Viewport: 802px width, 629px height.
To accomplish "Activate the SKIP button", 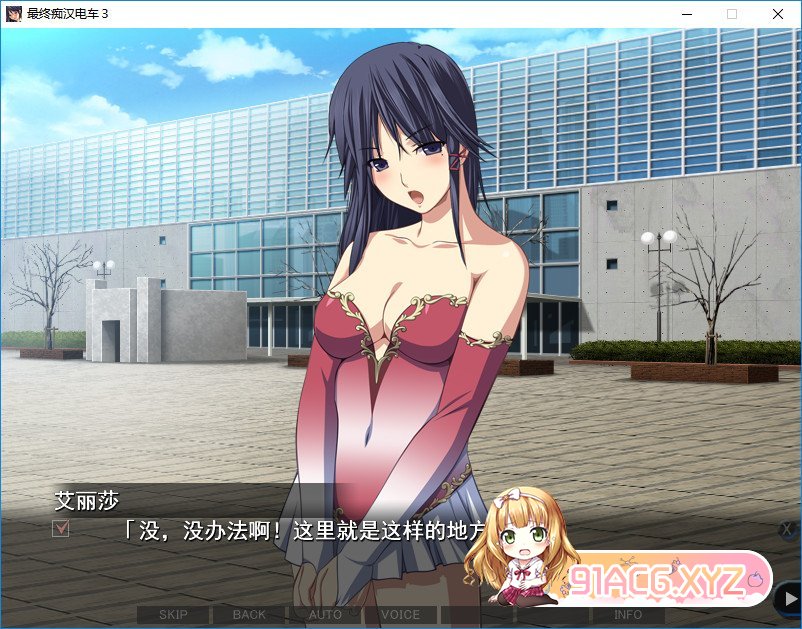I will pos(173,614).
